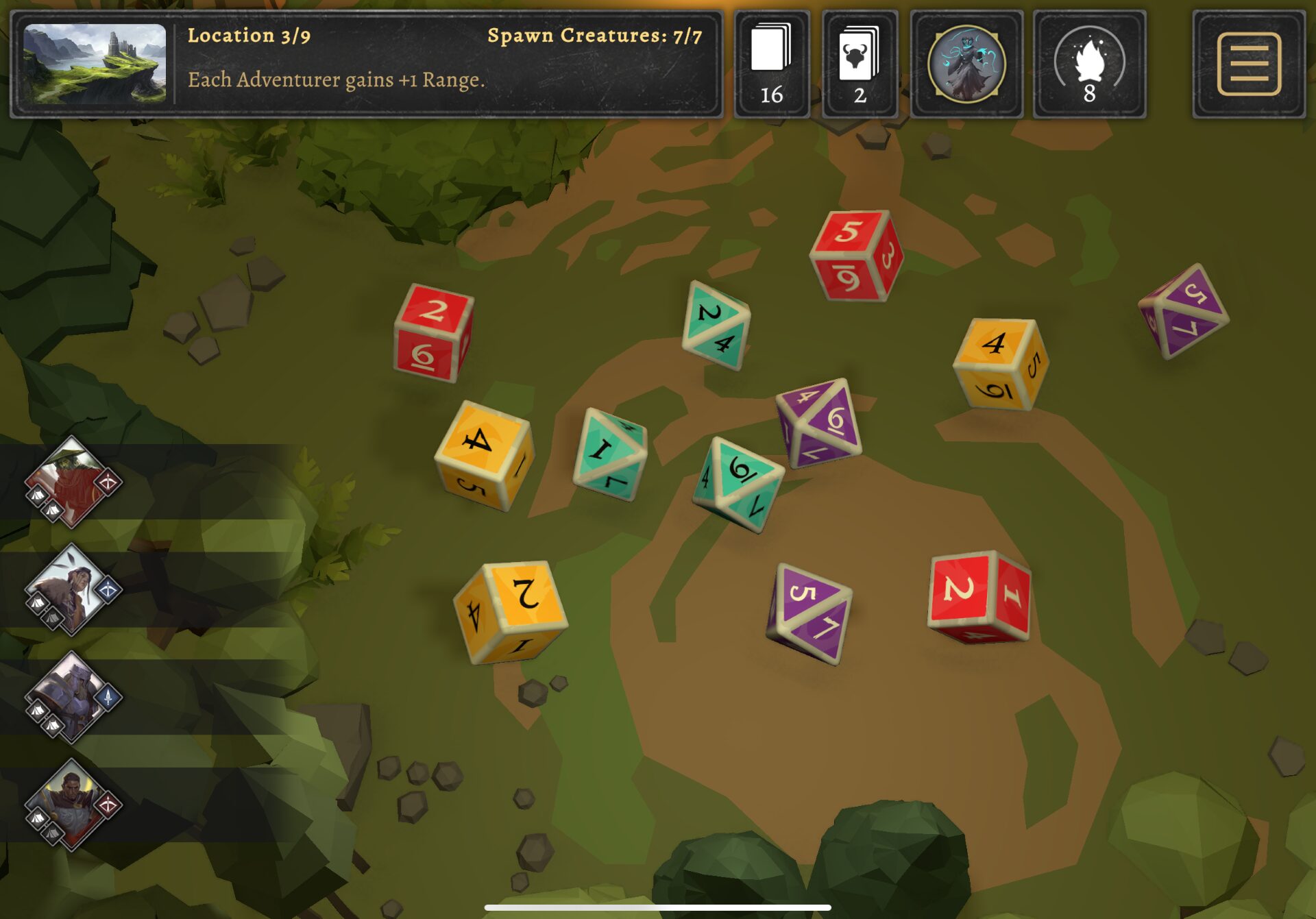The height and width of the screenshot is (919, 1316).
Task: Click the location landscape thumbnail
Action: 95,64
